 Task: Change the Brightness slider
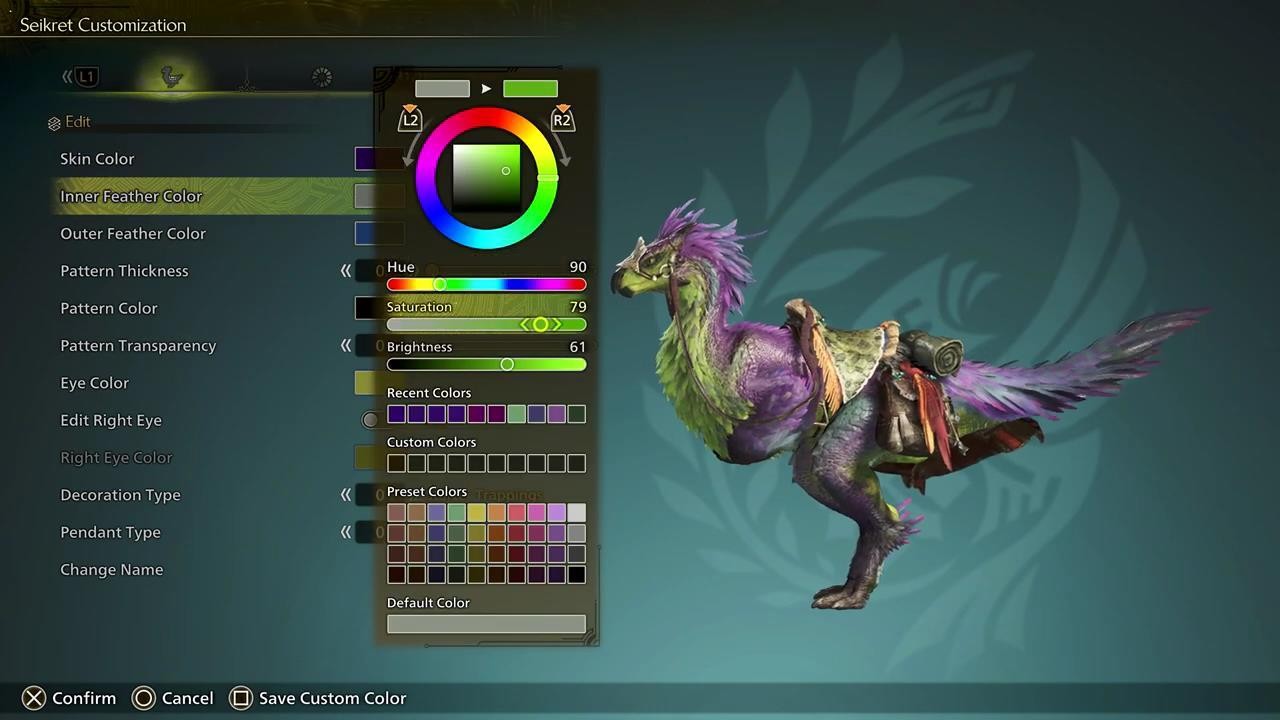click(x=507, y=365)
